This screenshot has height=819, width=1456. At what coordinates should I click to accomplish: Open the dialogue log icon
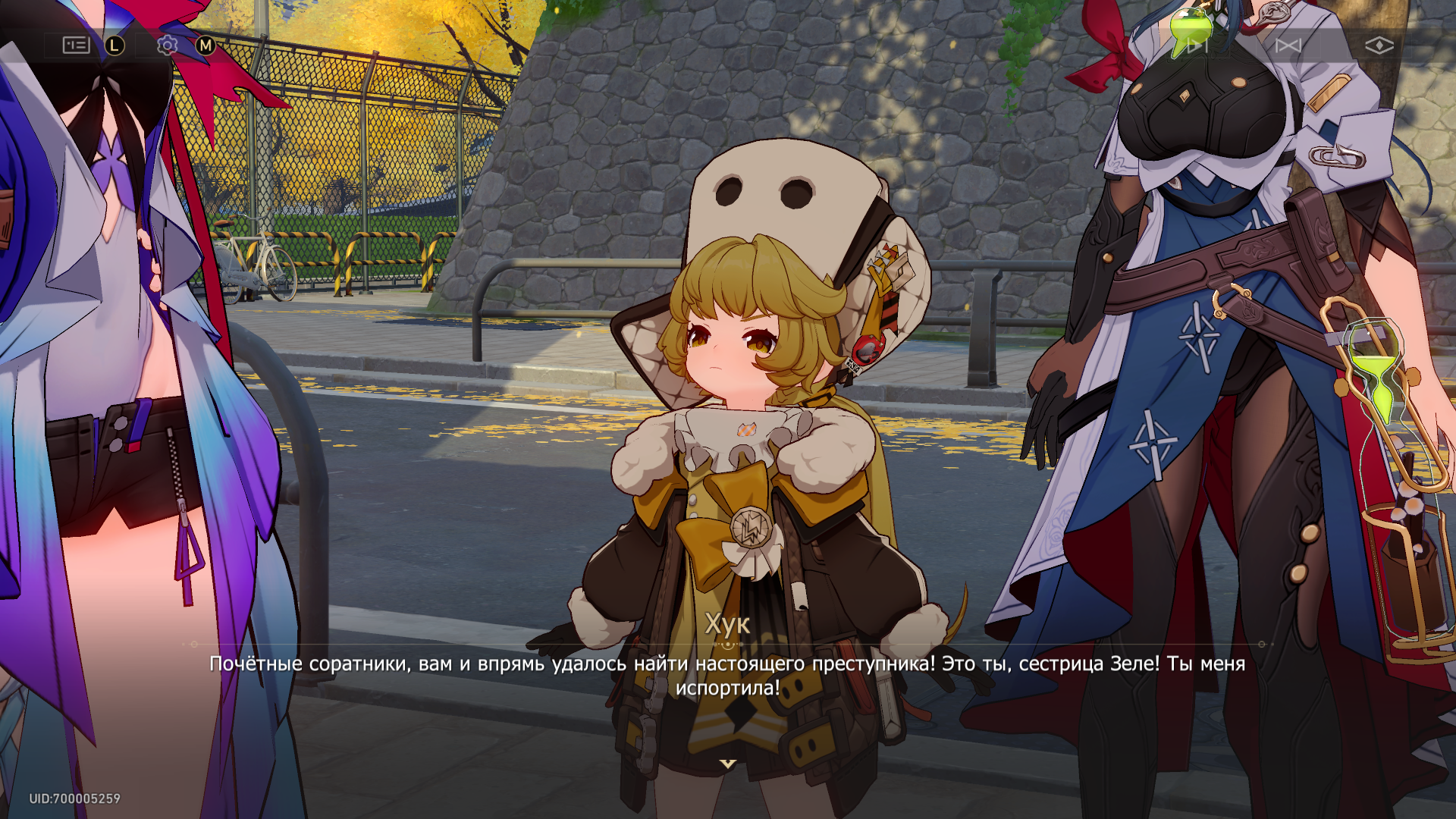(x=76, y=45)
